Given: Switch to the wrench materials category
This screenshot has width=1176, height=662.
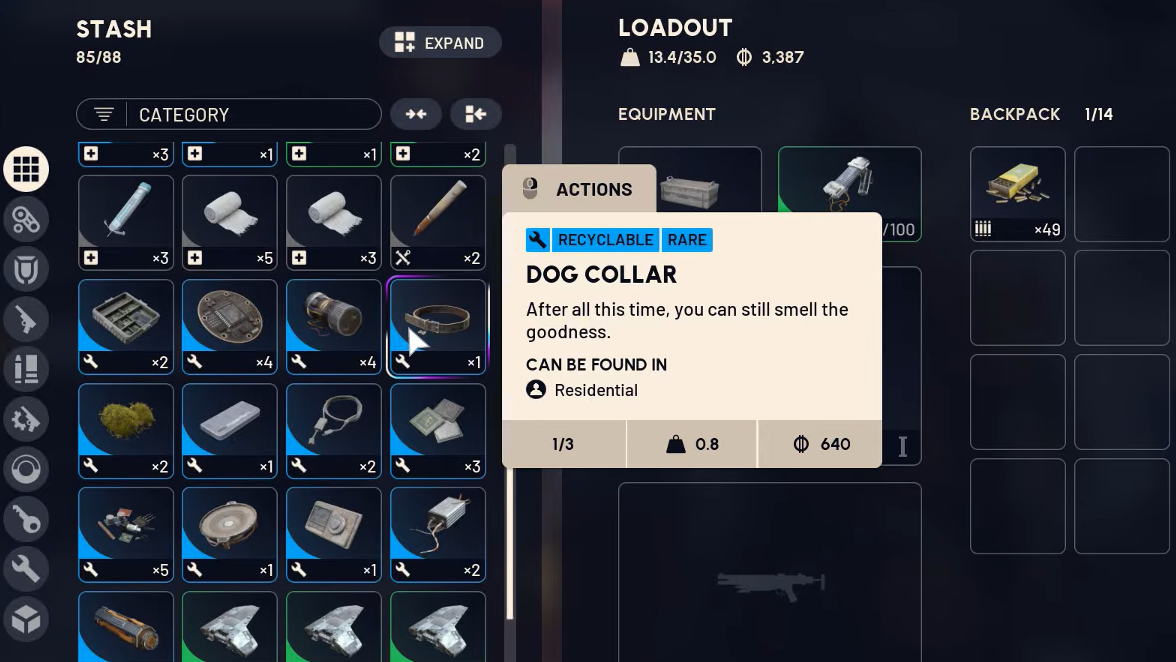Looking at the screenshot, I should (26, 569).
